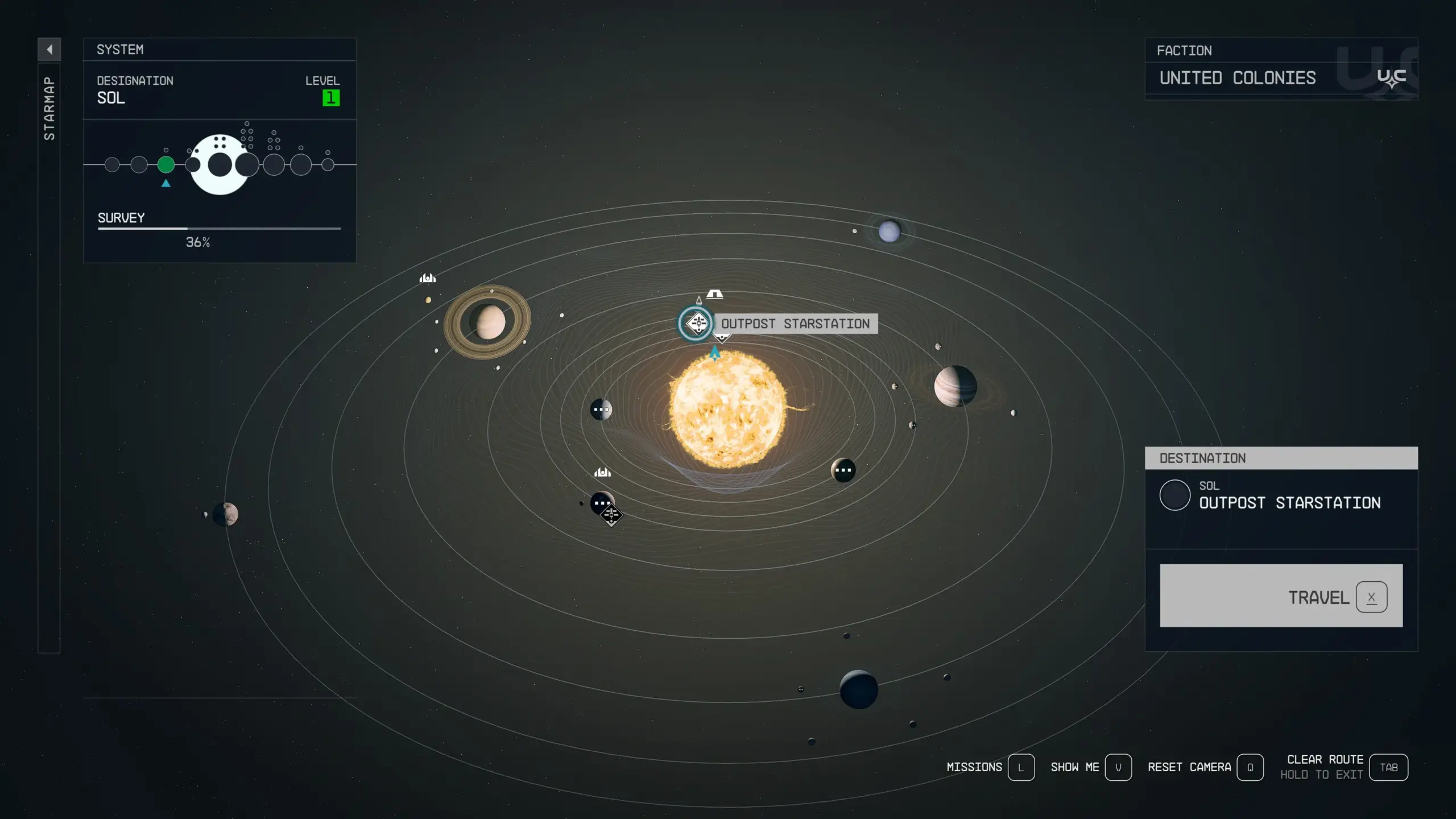This screenshot has width=1456, height=819.
Task: Collapse the starmap with the back arrow
Action: (x=49, y=49)
